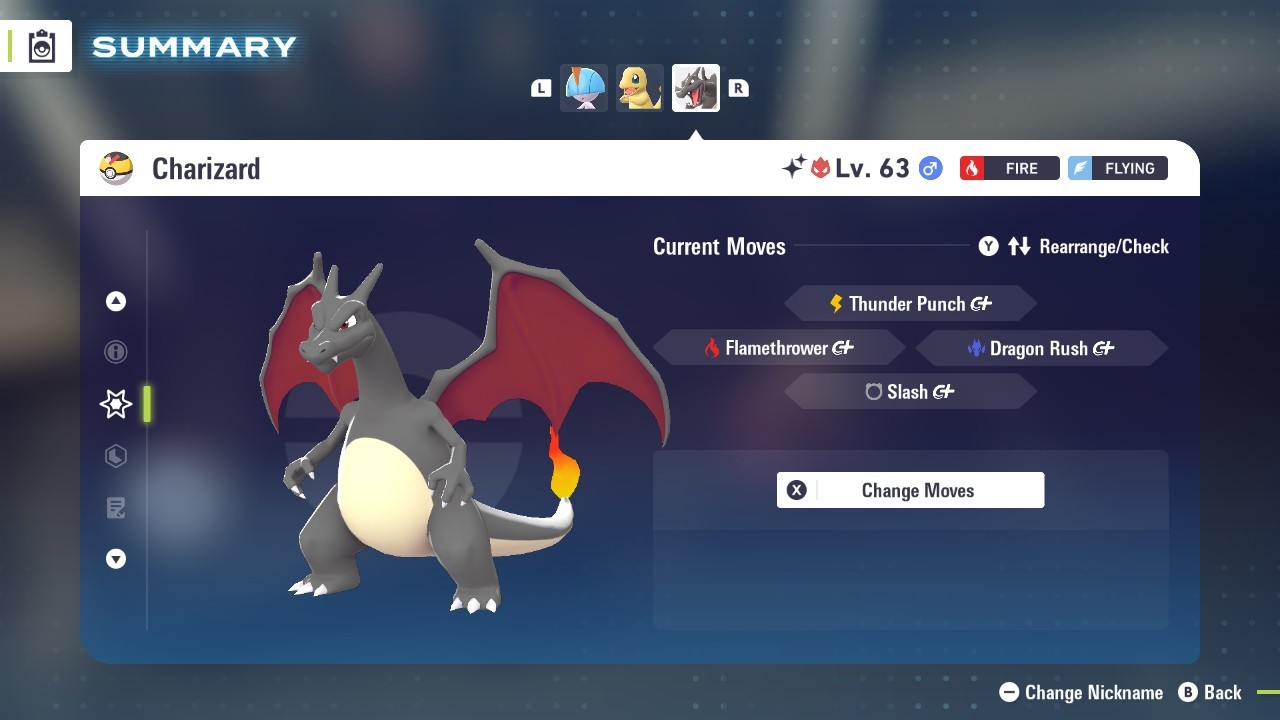Click Rearrange/Check for current moves
Viewport: 1280px width, 720px height.
(x=1074, y=246)
